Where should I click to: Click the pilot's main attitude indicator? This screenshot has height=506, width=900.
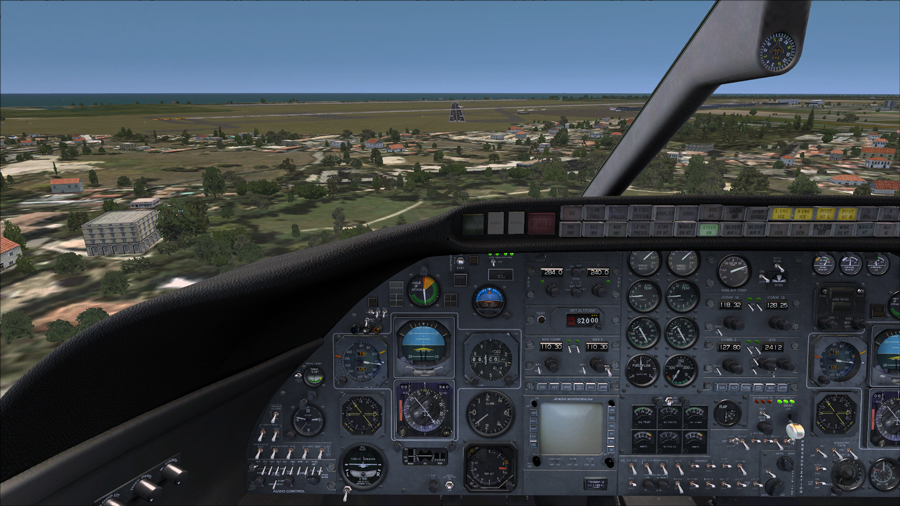424,345
